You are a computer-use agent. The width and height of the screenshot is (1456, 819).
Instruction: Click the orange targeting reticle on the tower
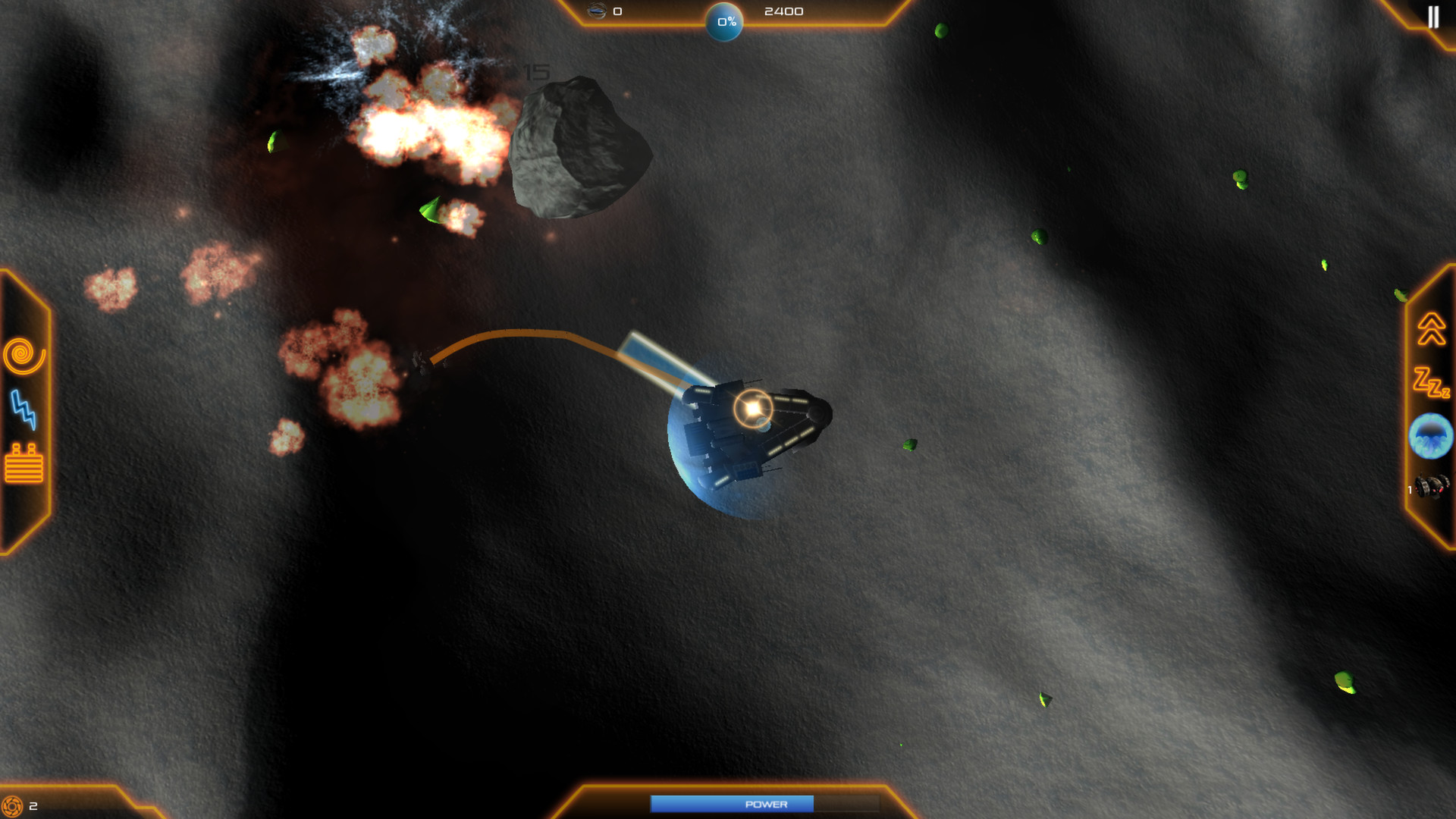[x=752, y=408]
